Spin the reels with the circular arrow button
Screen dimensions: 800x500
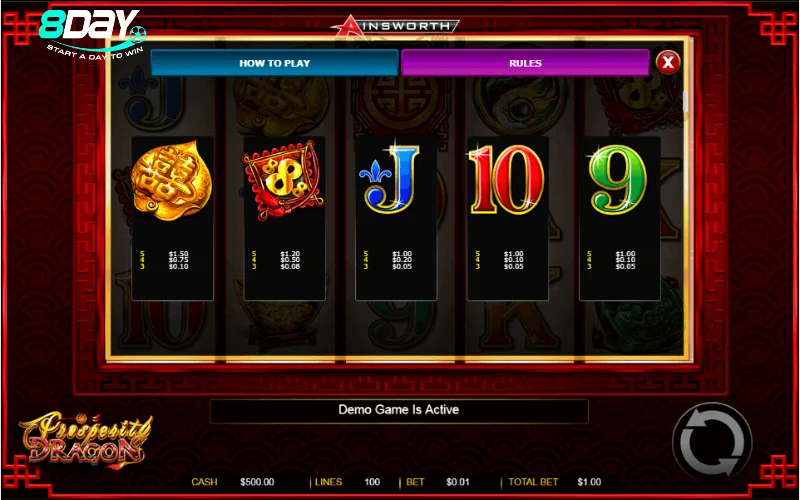tap(711, 441)
